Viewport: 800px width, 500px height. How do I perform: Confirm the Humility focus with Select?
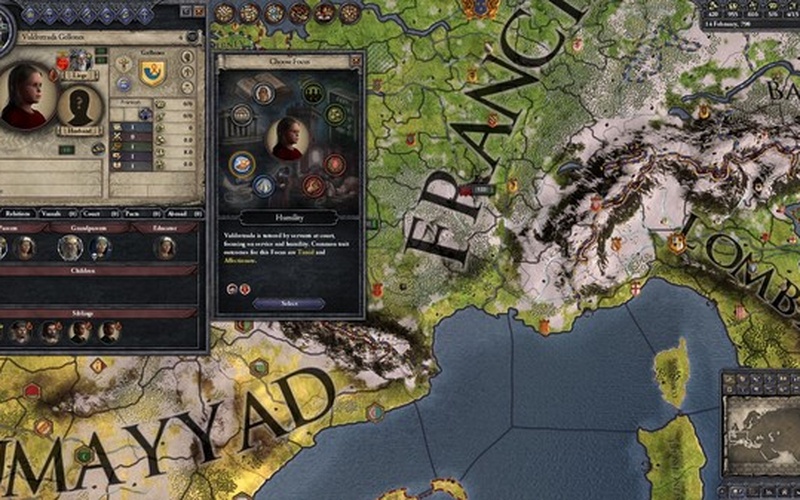[x=289, y=303]
